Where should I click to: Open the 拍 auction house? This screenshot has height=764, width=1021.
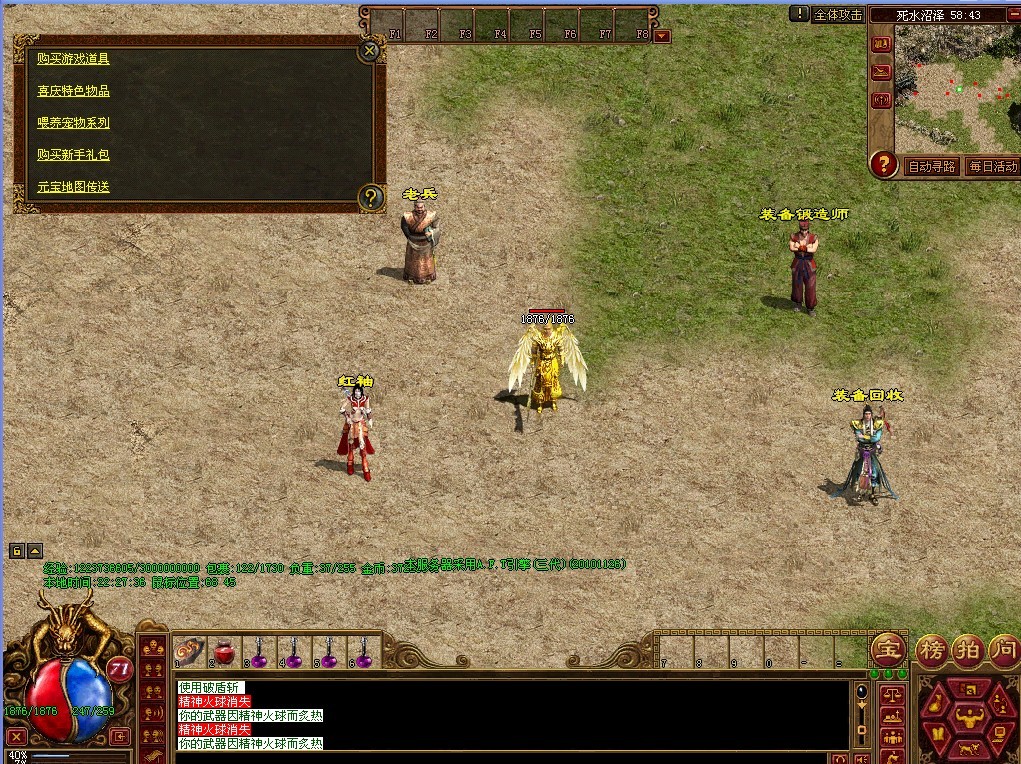966,650
